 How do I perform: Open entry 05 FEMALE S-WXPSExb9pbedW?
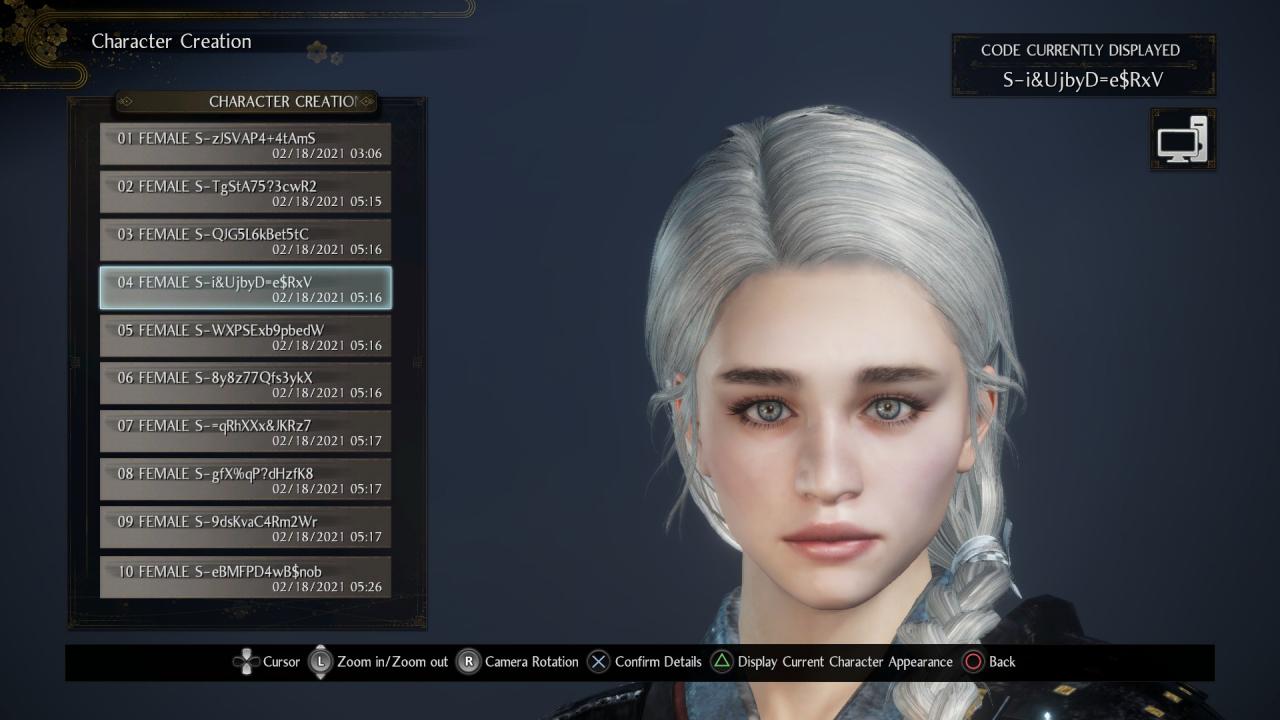pos(245,337)
